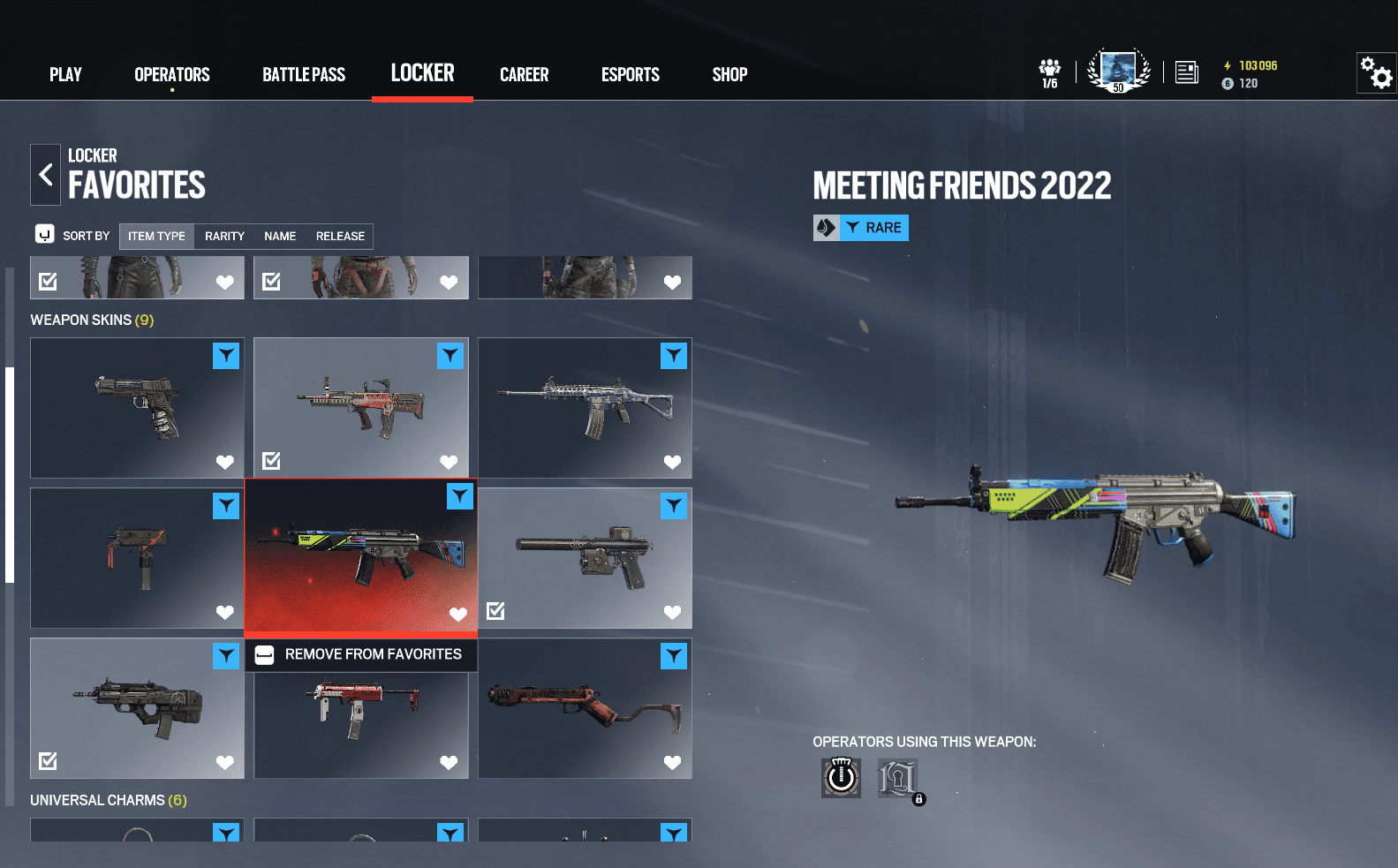Image resolution: width=1398 pixels, height=868 pixels.
Task: Go to the Operators menu
Action: 172,75
